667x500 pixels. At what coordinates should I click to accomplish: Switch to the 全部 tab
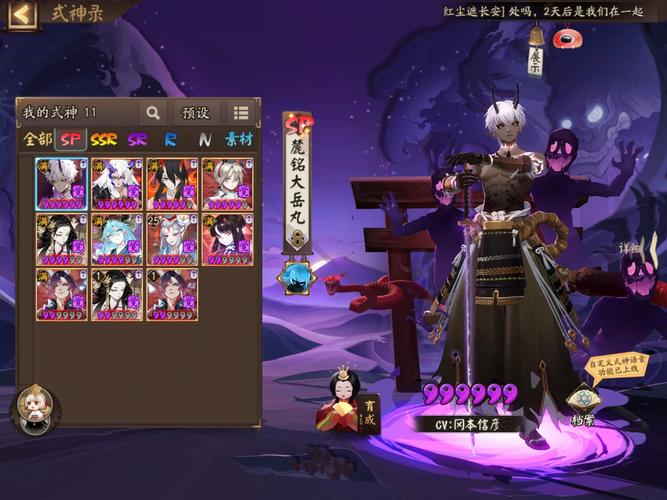[37, 140]
